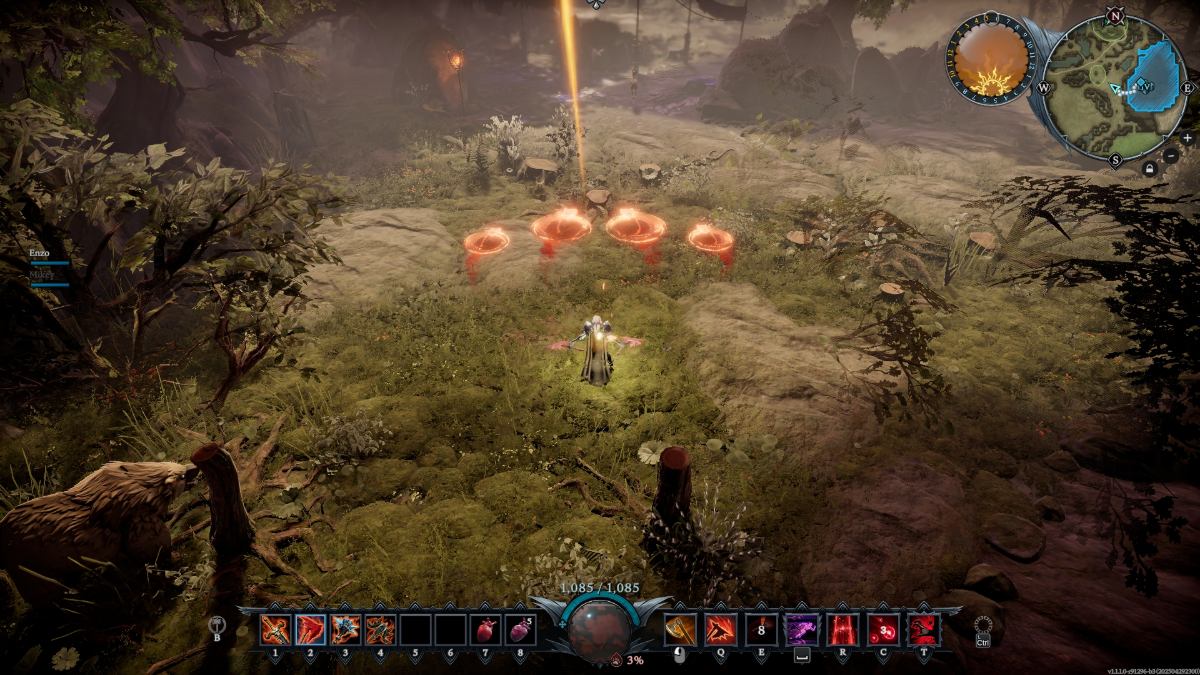Equip the red weapon in hotbar slot 2
The height and width of the screenshot is (675, 1200).
click(310, 629)
